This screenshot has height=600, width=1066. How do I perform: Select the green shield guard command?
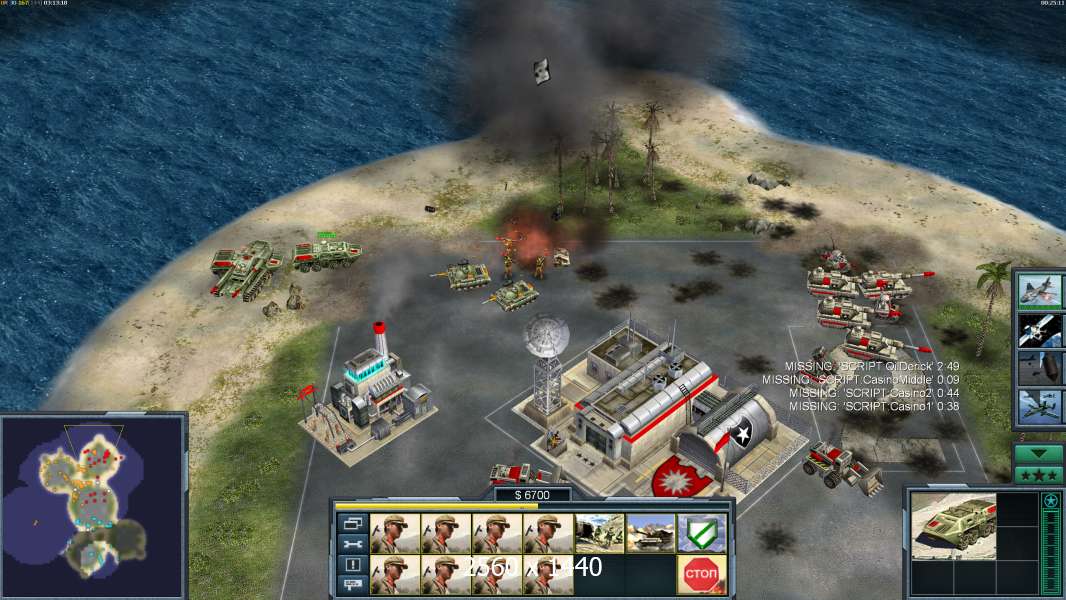[701, 533]
